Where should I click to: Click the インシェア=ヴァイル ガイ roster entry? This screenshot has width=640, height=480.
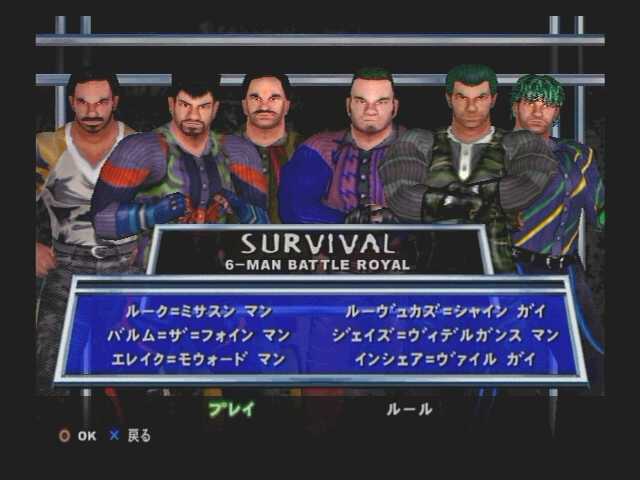coord(445,359)
